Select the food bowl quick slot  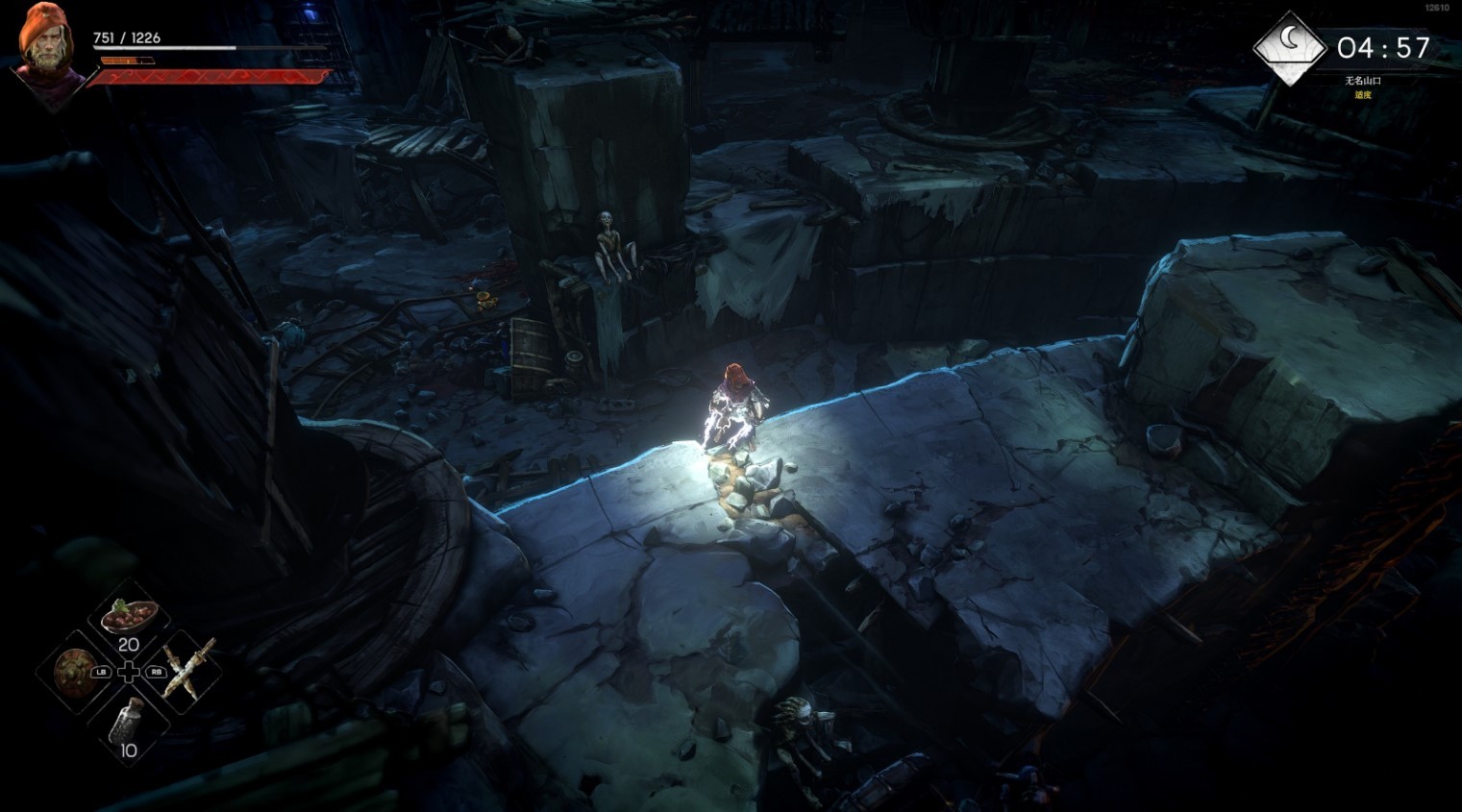coord(129,615)
